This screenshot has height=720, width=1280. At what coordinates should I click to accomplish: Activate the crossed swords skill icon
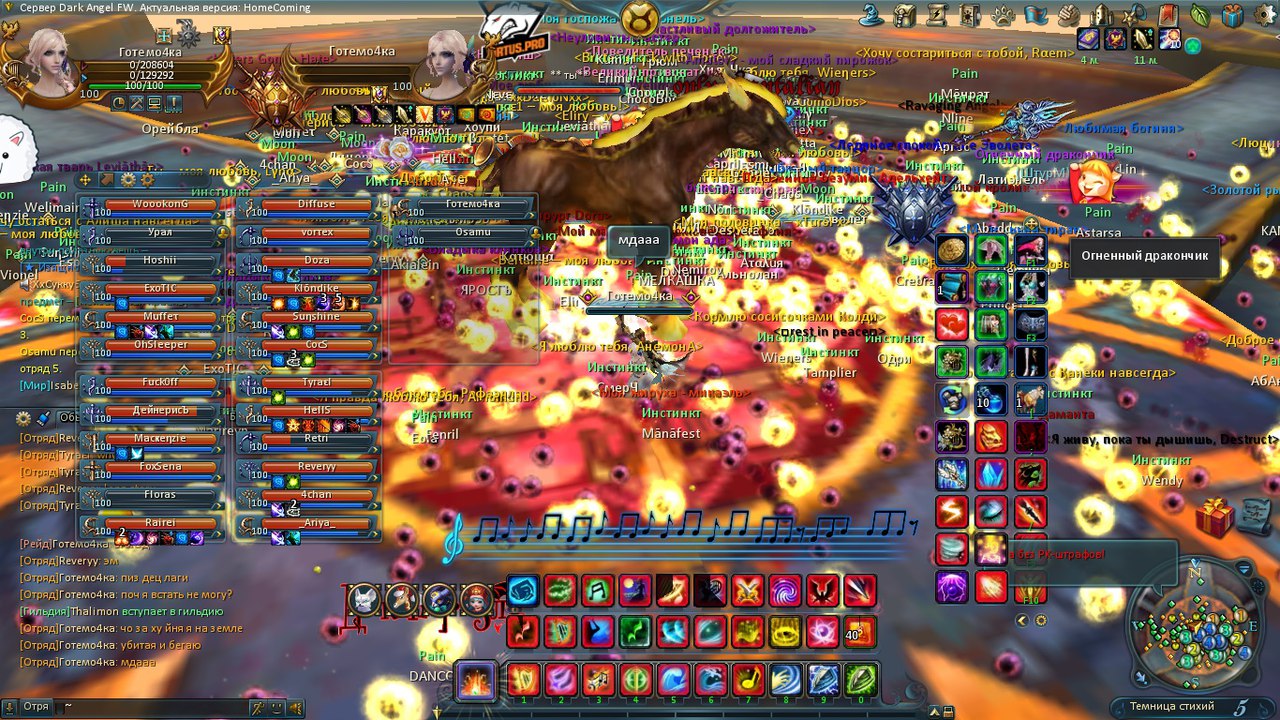[x=747, y=591]
